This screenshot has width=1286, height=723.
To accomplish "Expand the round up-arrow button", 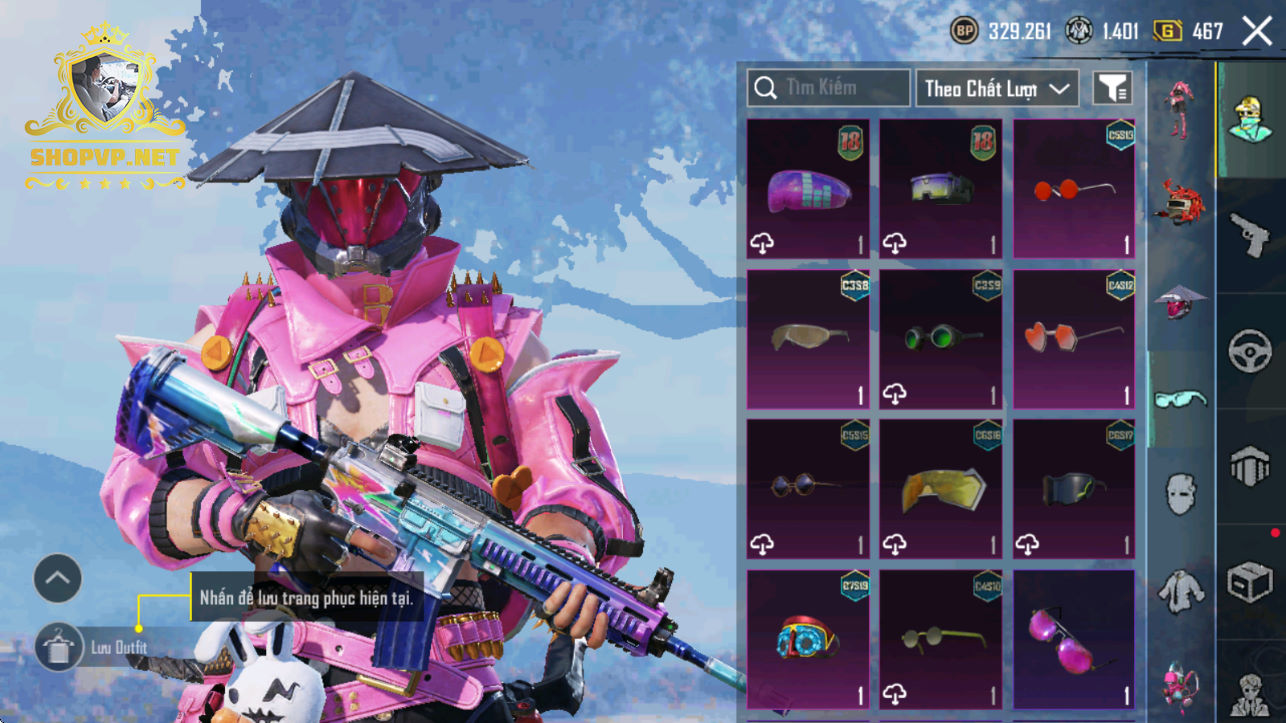I will [58, 578].
